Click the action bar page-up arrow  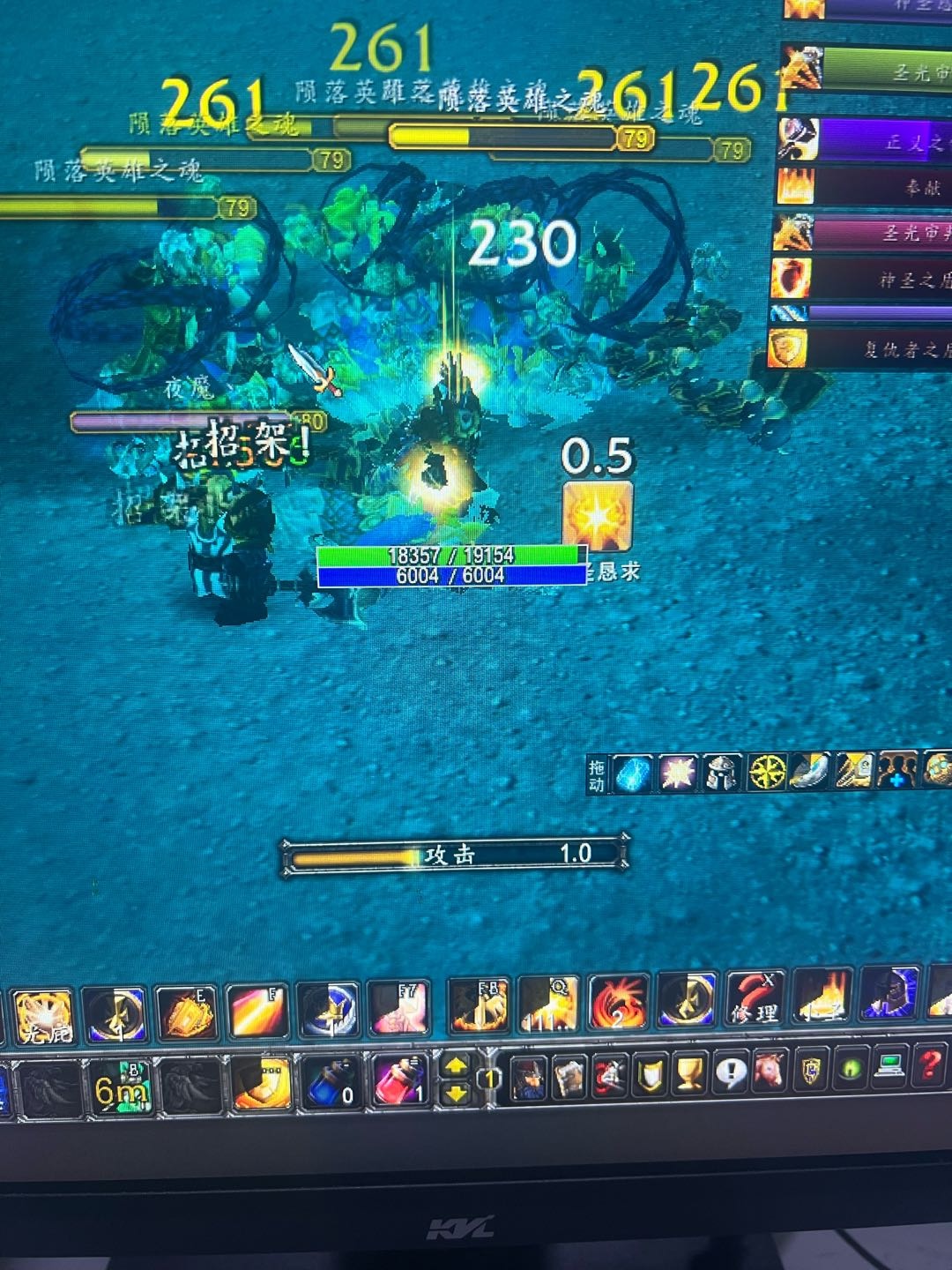pos(456,1067)
